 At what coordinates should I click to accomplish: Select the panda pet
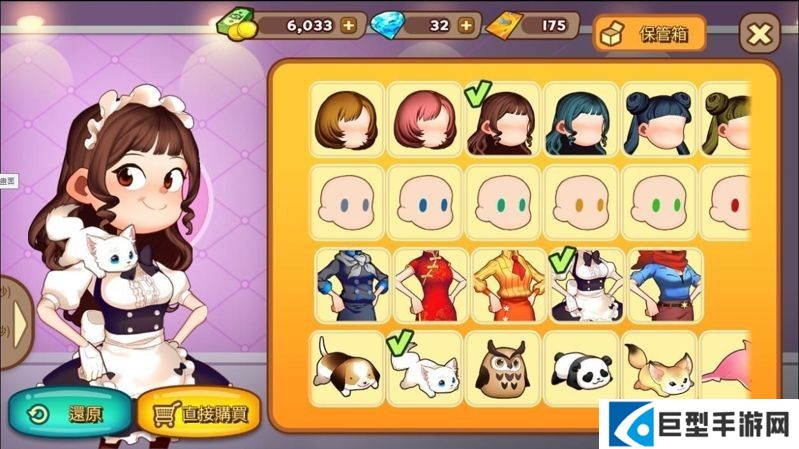point(579,367)
